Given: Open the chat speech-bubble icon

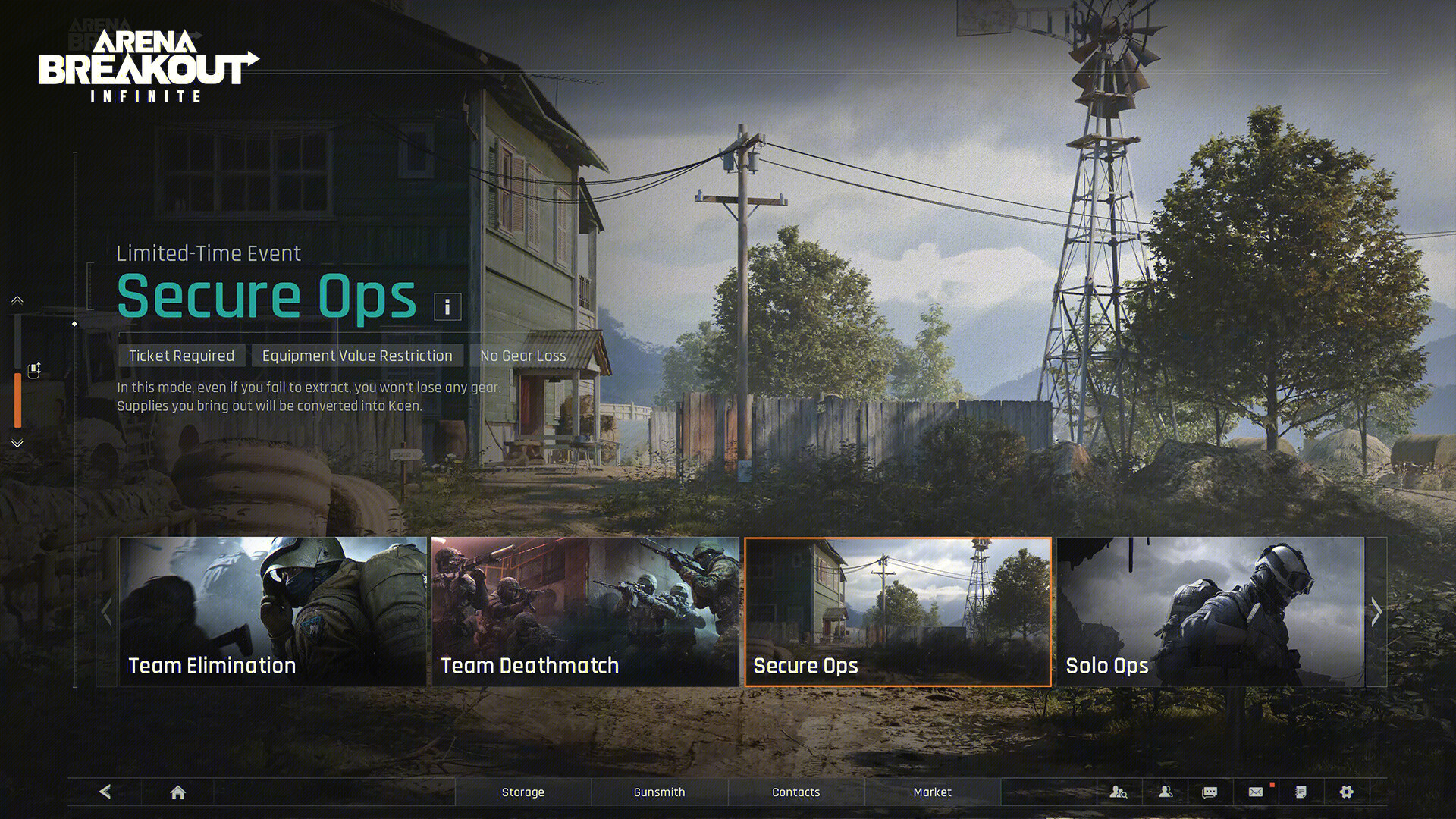Looking at the screenshot, I should tap(1210, 792).
